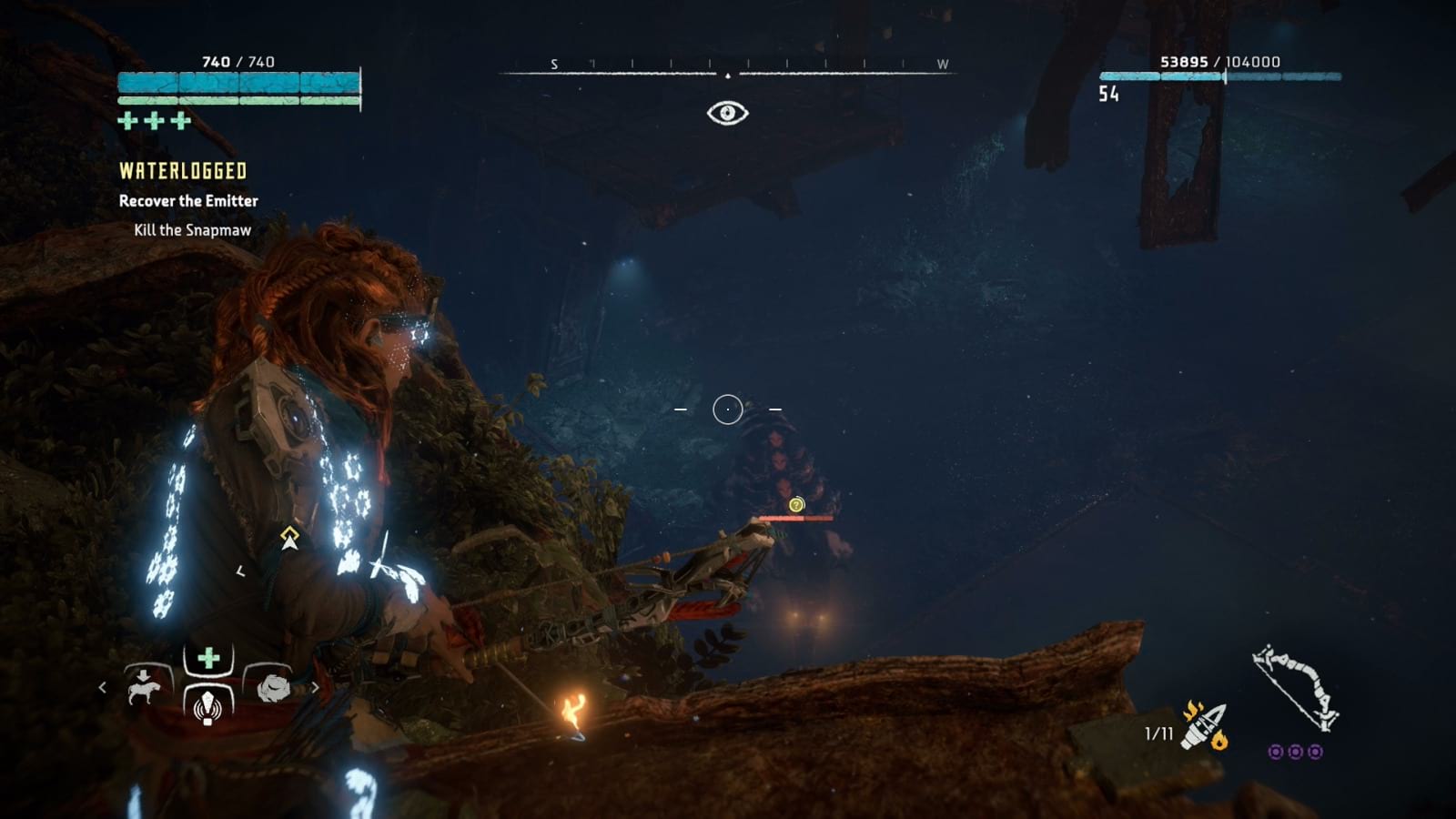Click the first purple weapon coil slot
Viewport: 1456px width, 819px height.
(1276, 753)
